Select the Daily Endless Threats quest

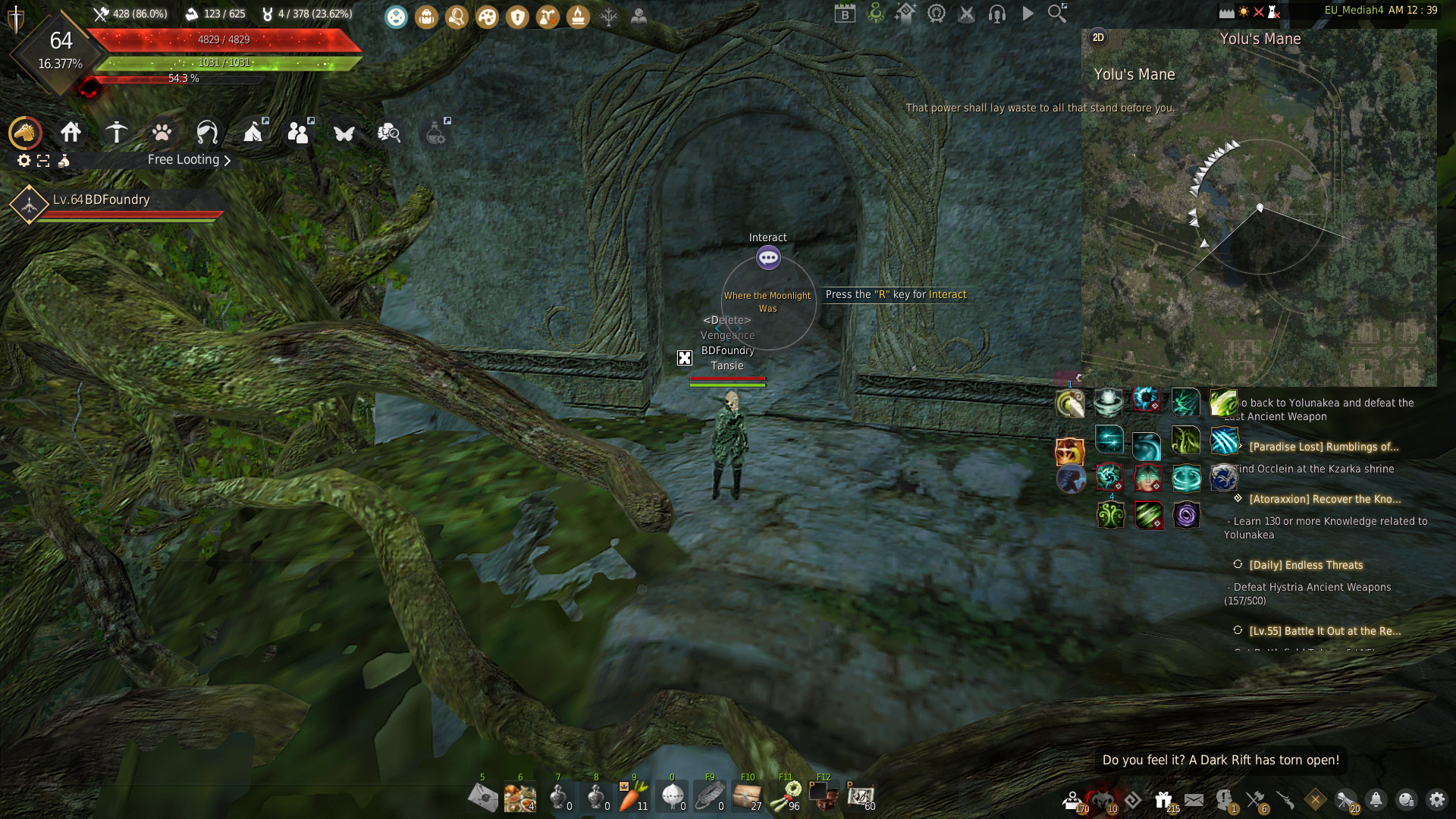(1306, 565)
